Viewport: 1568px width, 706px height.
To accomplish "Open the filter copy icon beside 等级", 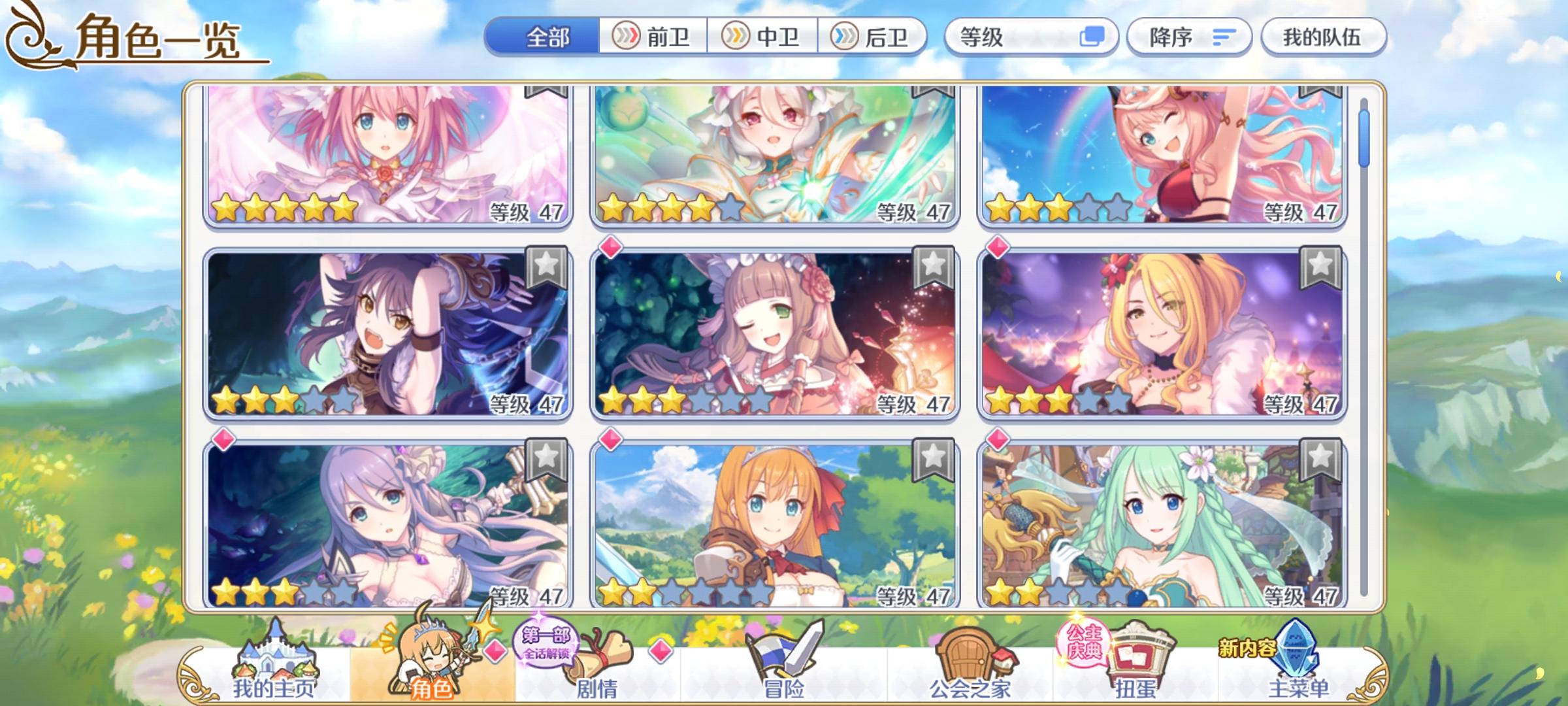I will pyautogui.click(x=1094, y=38).
